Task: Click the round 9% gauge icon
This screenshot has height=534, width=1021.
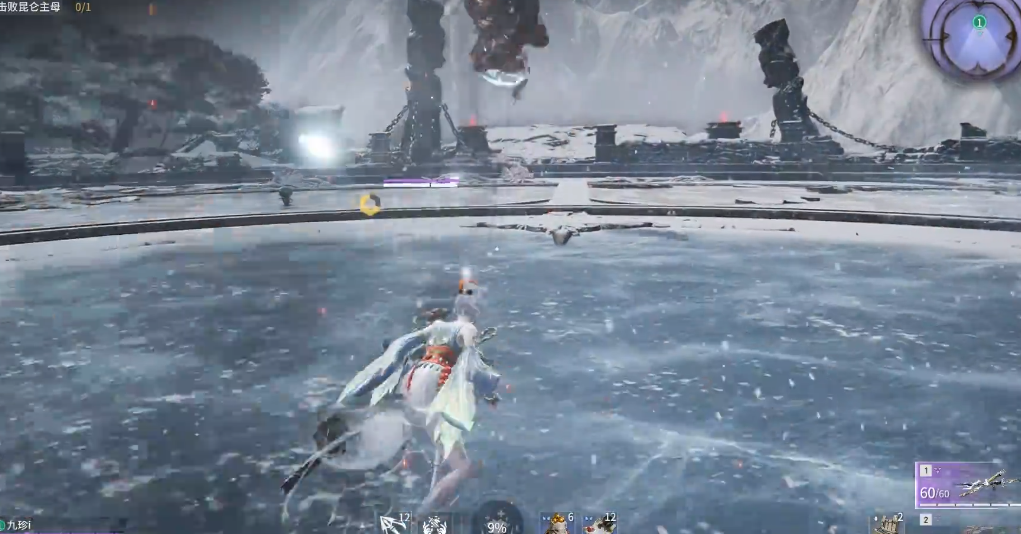Action: click(497, 521)
